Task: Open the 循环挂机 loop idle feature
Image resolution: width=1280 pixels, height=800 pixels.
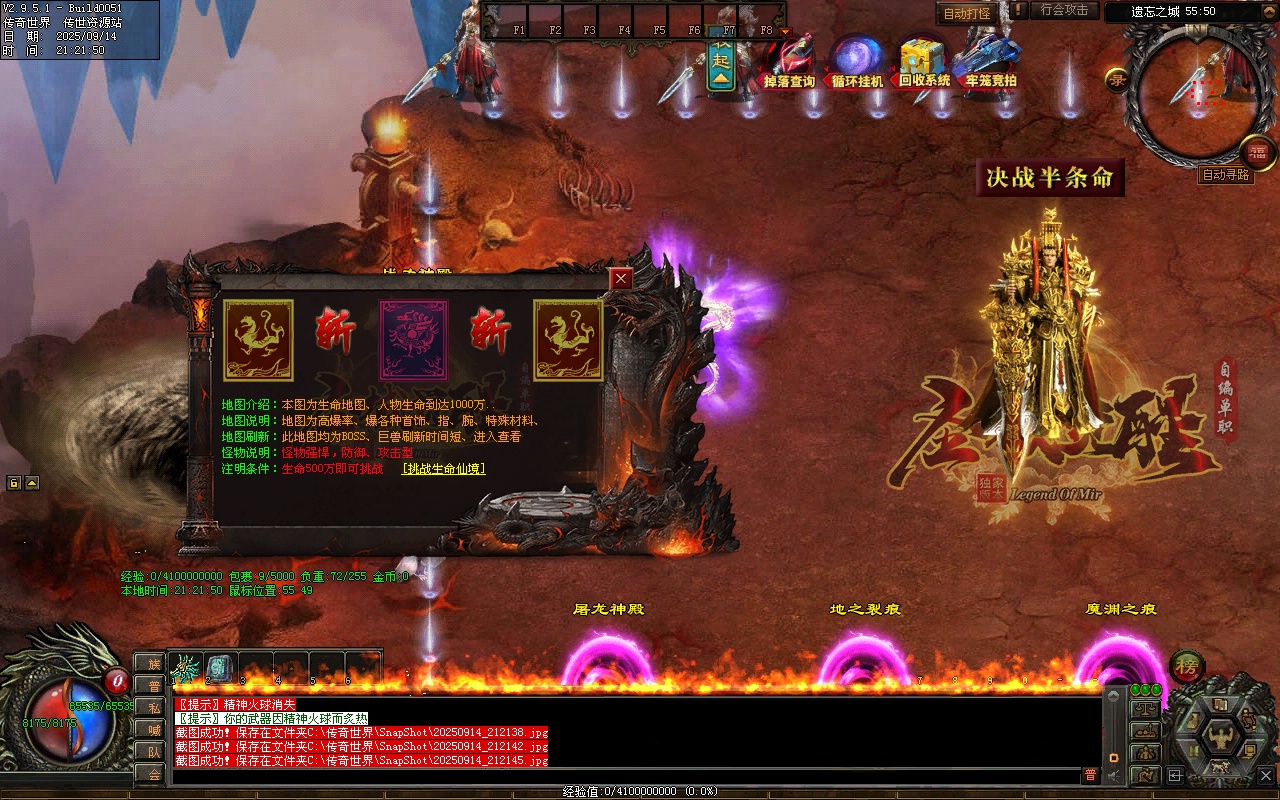Action: coord(857,64)
